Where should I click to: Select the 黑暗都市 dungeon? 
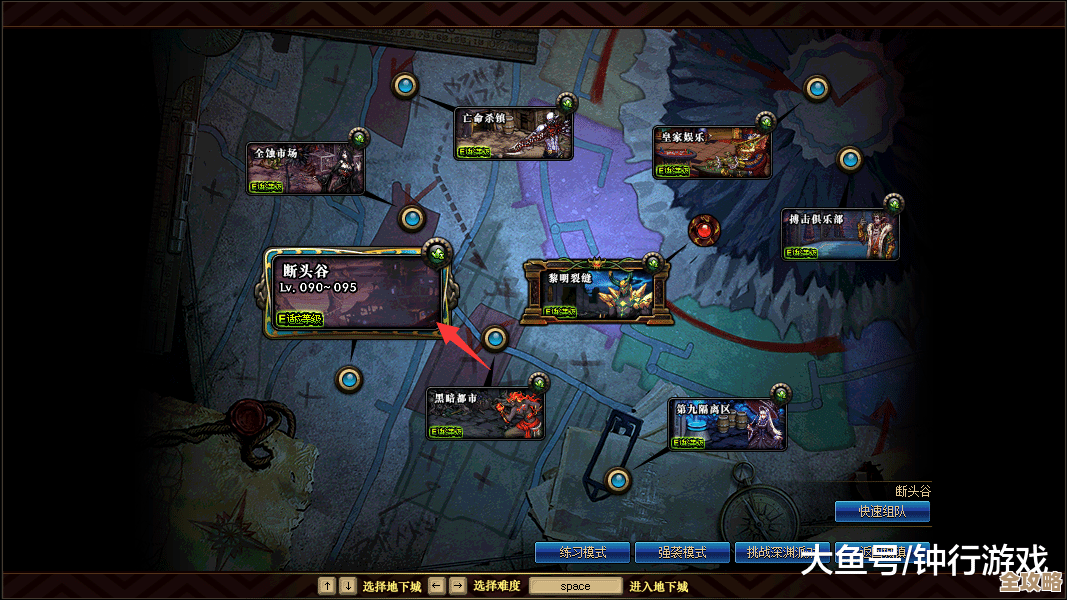(x=486, y=413)
